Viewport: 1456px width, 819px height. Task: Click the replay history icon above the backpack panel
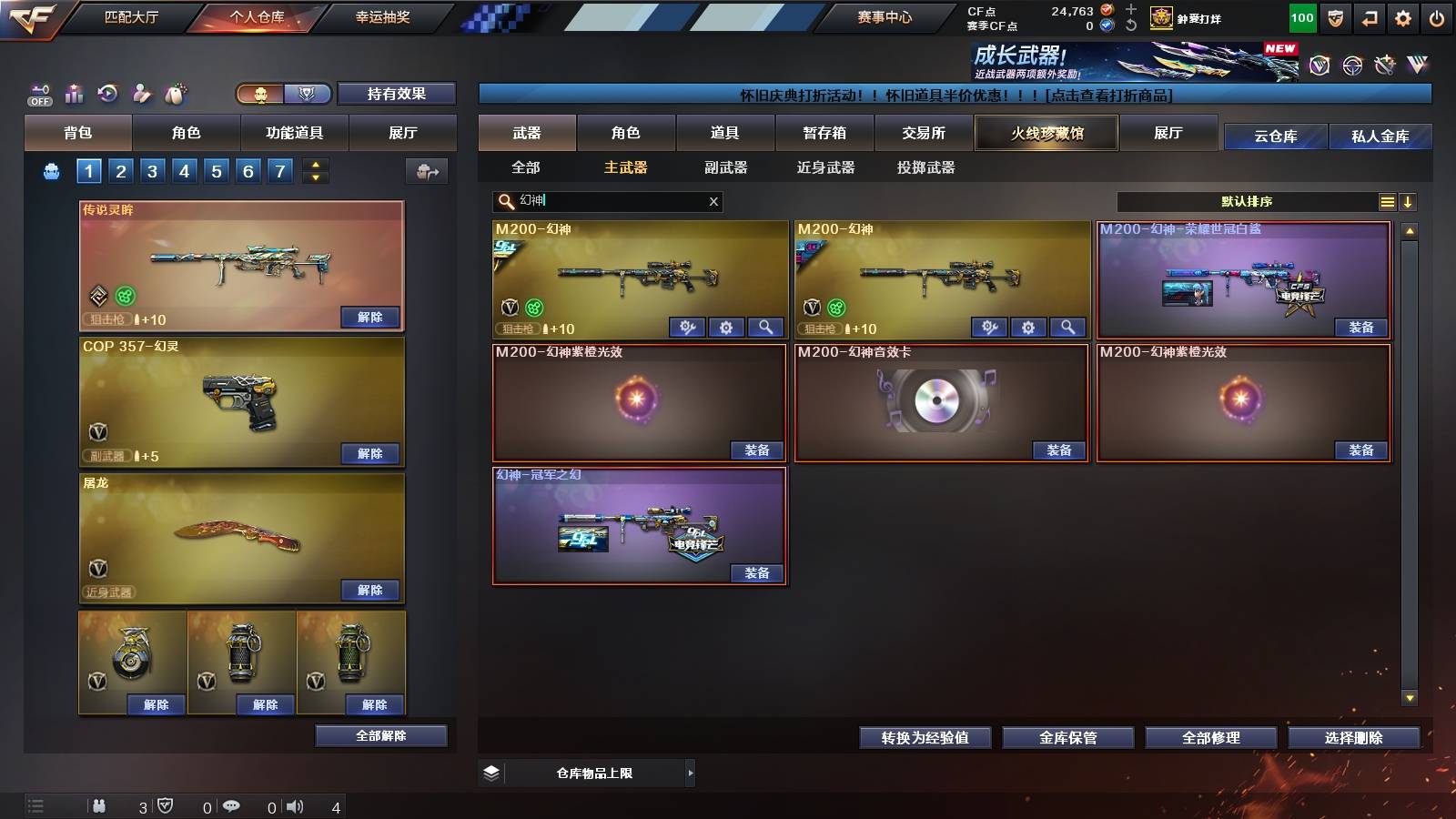(106, 94)
